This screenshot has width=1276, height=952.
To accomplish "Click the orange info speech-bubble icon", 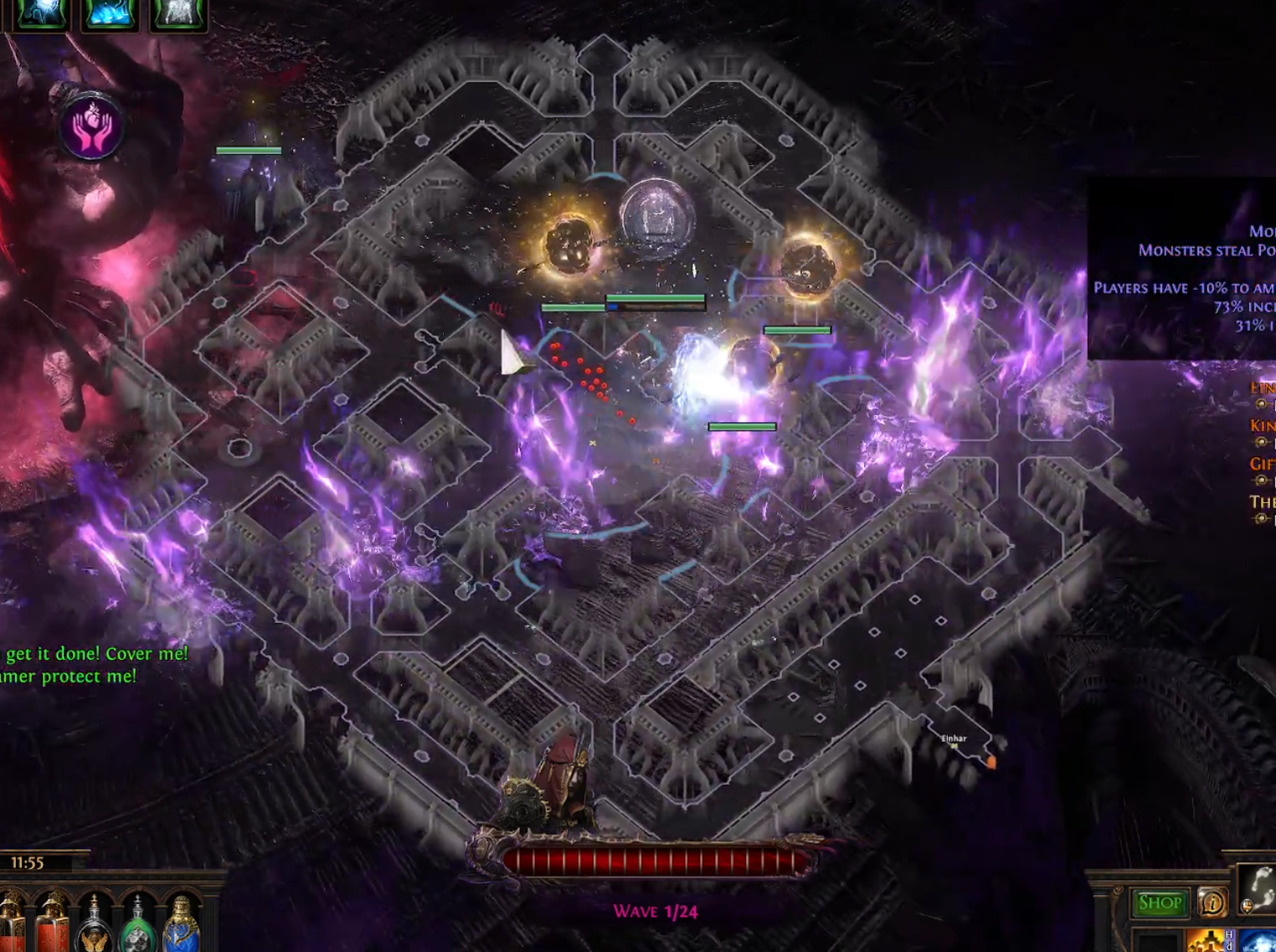I will pos(1212,903).
